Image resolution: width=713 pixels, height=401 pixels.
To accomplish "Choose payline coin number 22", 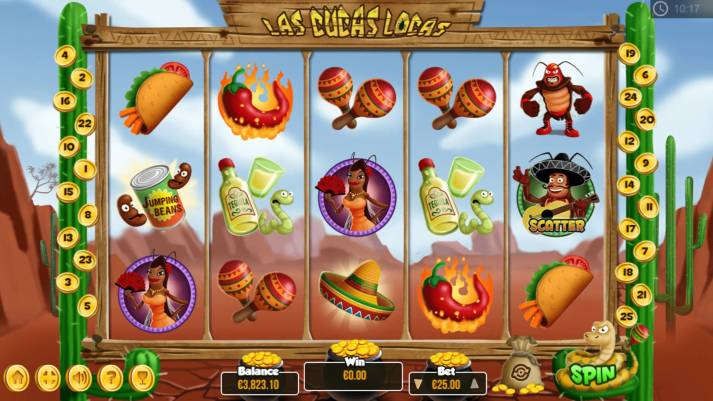I will click(85, 122).
